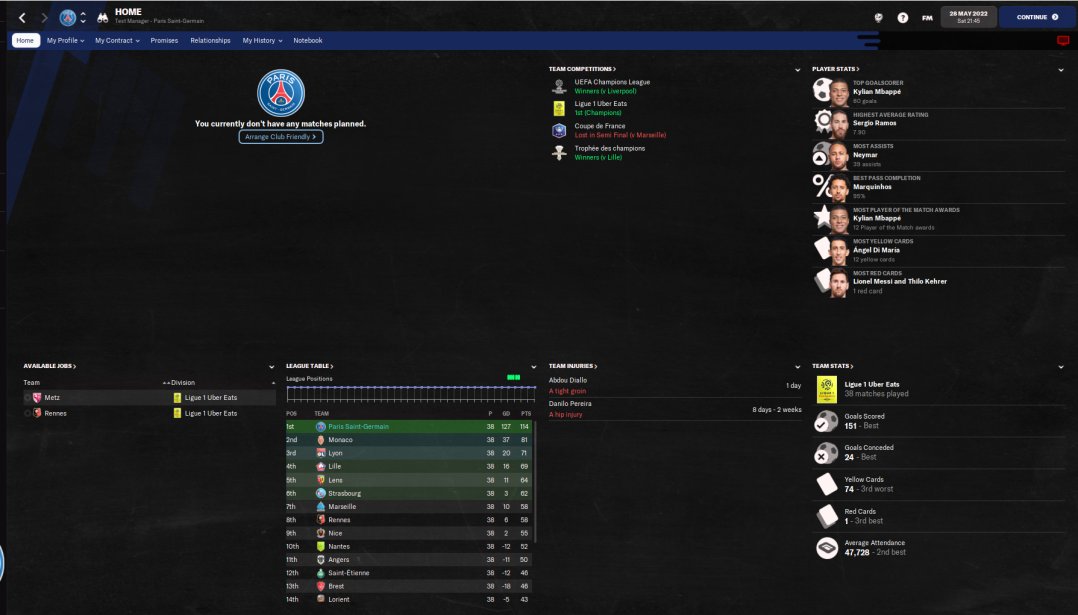
Task: Open the My Profile dropdown
Action: pos(65,41)
